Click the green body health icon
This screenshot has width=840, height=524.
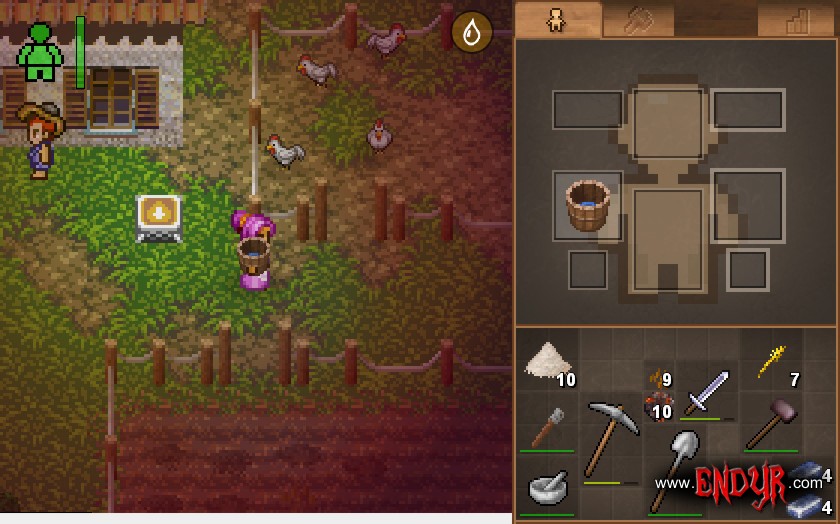tap(40, 52)
